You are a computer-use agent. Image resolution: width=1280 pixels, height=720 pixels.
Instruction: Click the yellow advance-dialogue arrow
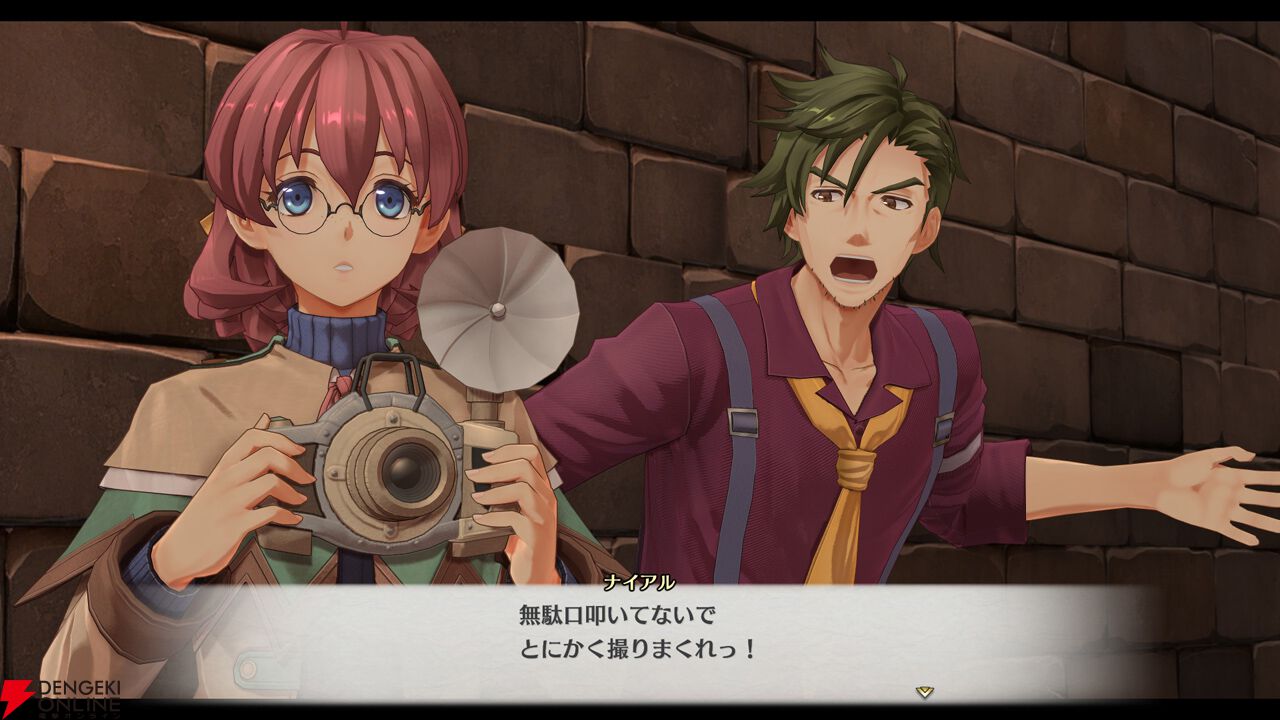pyautogui.click(x=925, y=691)
